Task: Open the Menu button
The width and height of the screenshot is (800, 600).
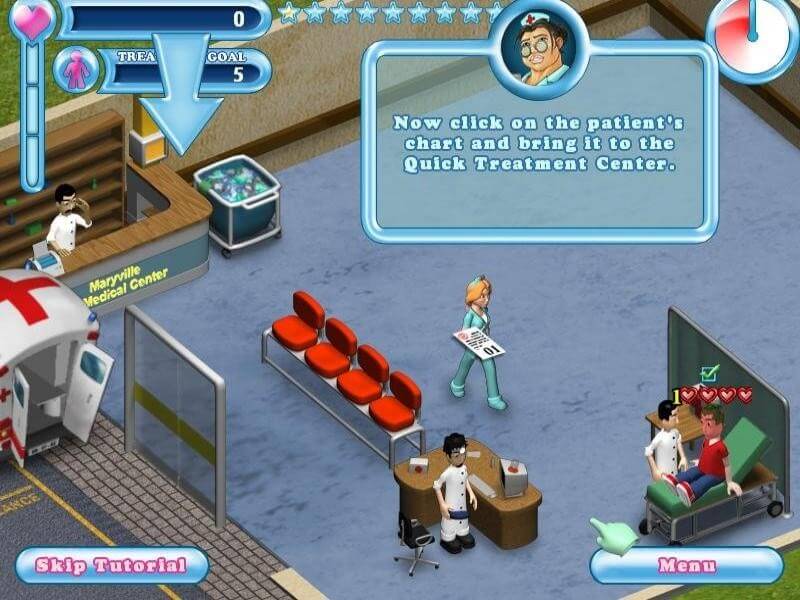Action: (x=686, y=565)
